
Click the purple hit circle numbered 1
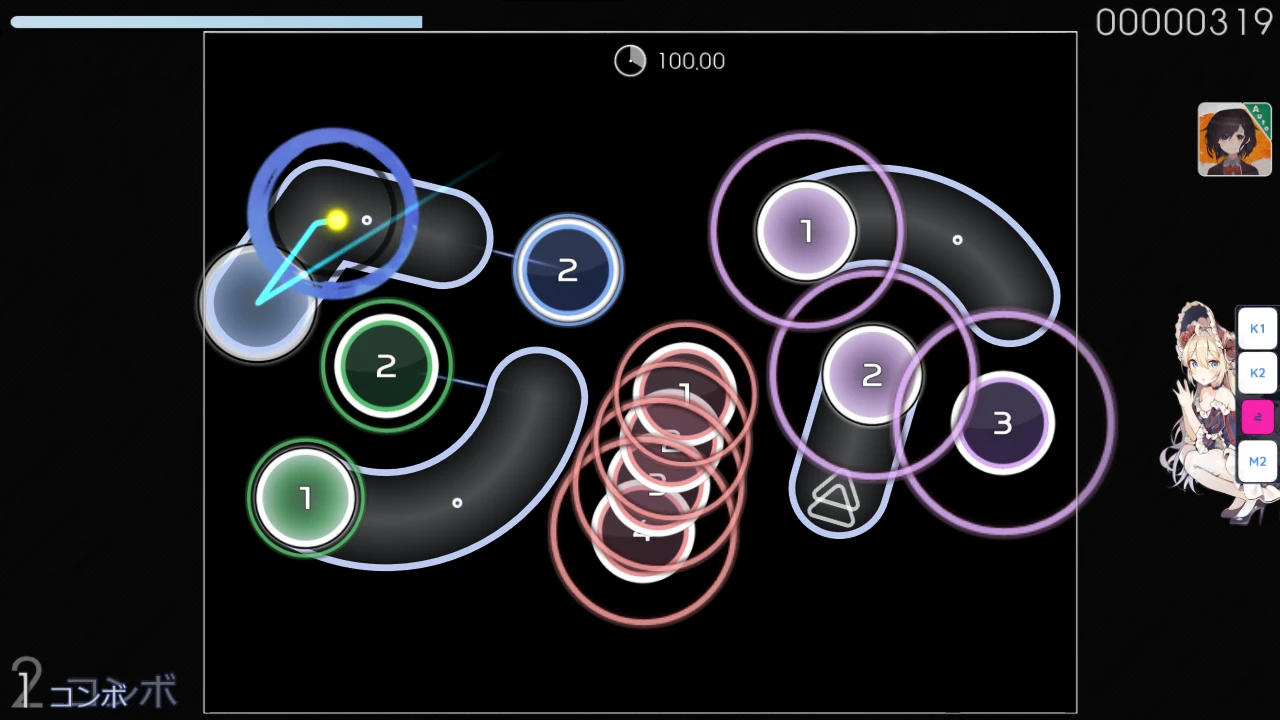click(x=806, y=231)
